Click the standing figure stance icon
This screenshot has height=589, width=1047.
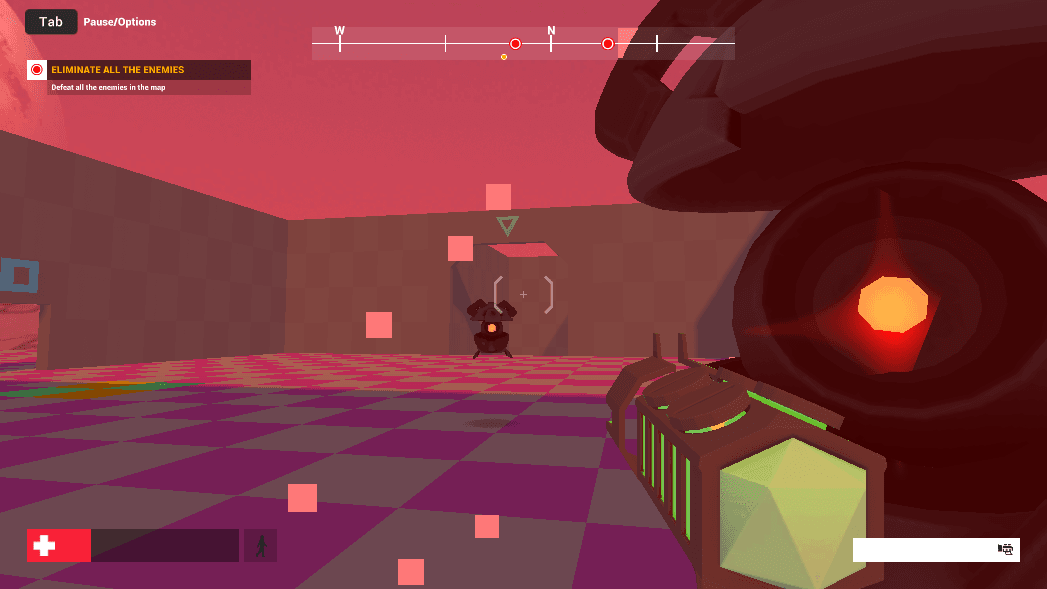pos(261,546)
